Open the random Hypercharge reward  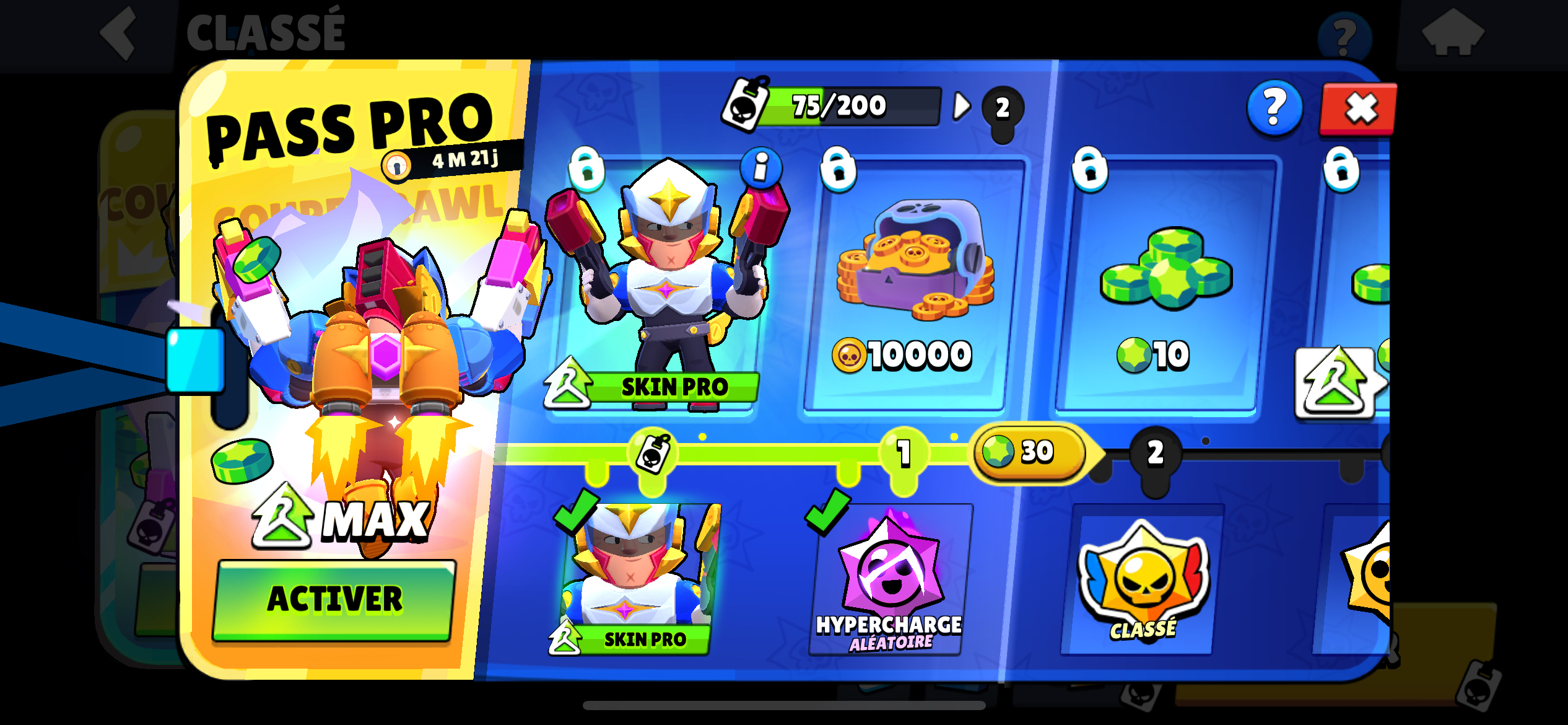pos(887,582)
